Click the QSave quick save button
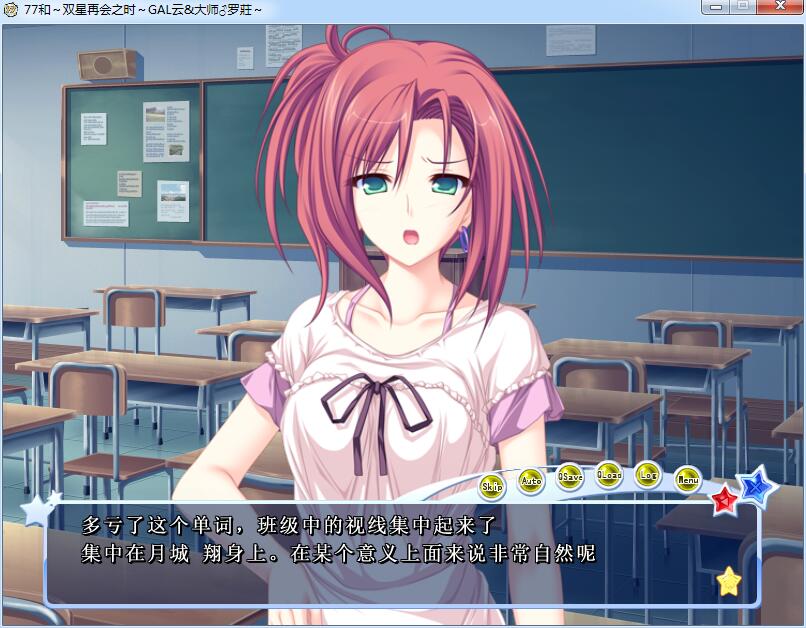 pyautogui.click(x=570, y=476)
